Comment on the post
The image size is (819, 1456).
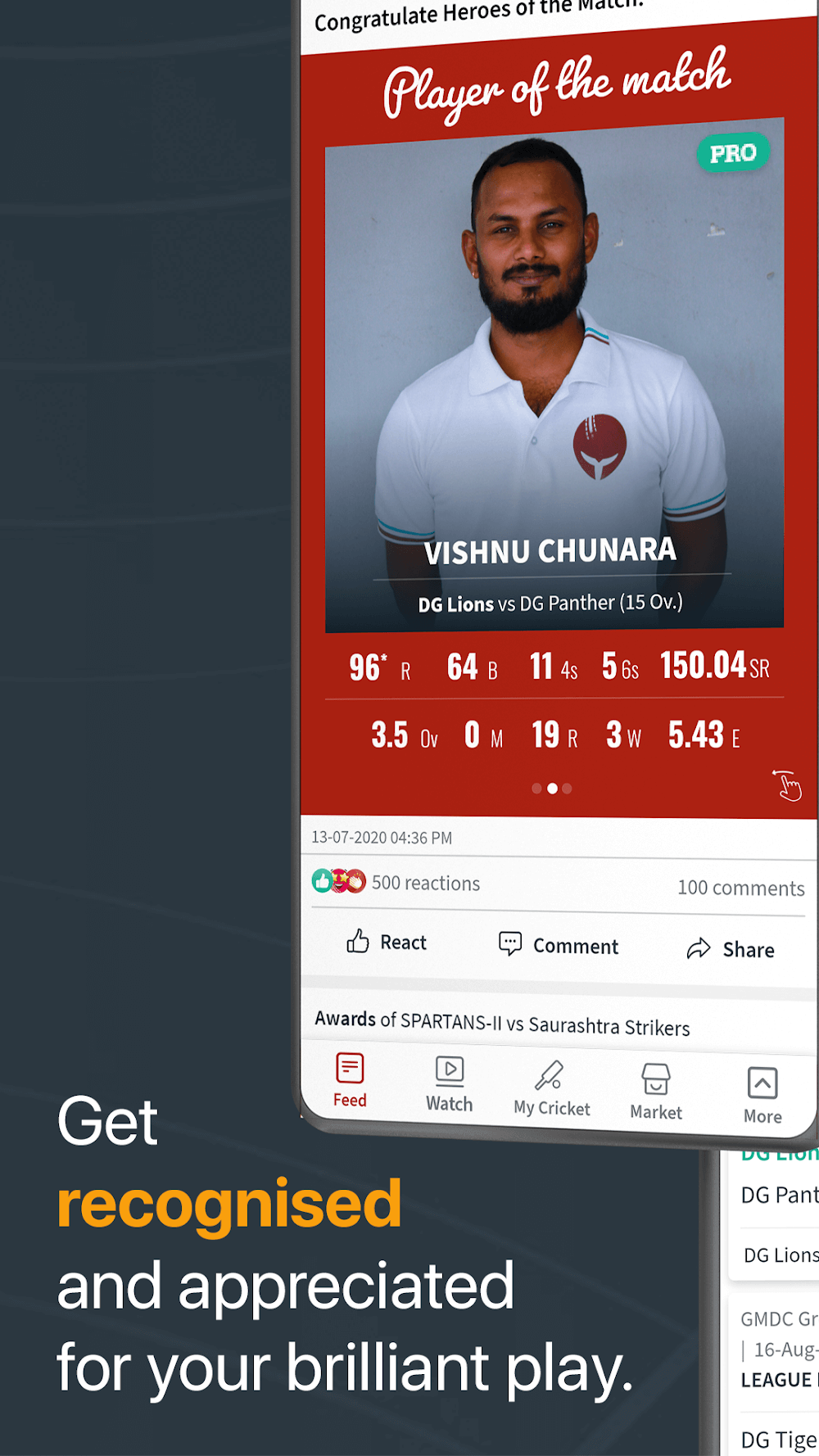559,946
